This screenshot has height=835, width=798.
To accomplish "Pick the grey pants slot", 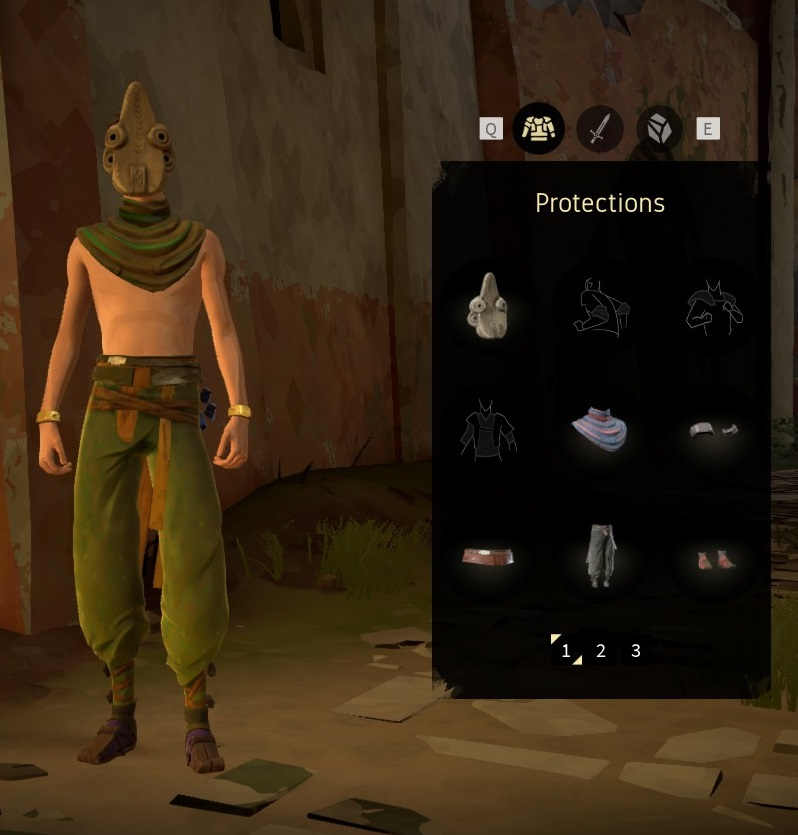I will tap(600, 557).
